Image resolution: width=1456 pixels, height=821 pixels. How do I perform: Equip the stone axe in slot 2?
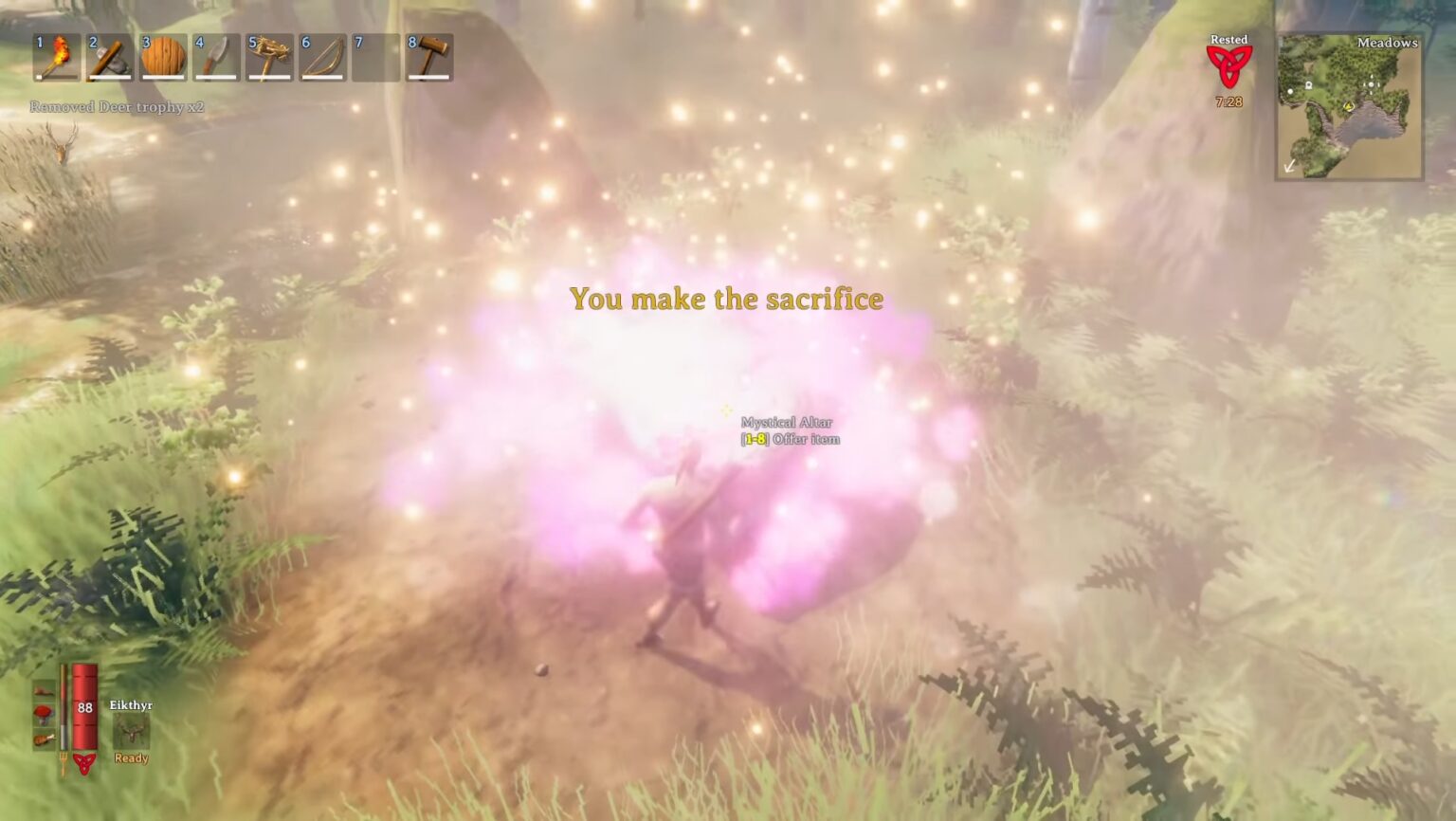(109, 58)
